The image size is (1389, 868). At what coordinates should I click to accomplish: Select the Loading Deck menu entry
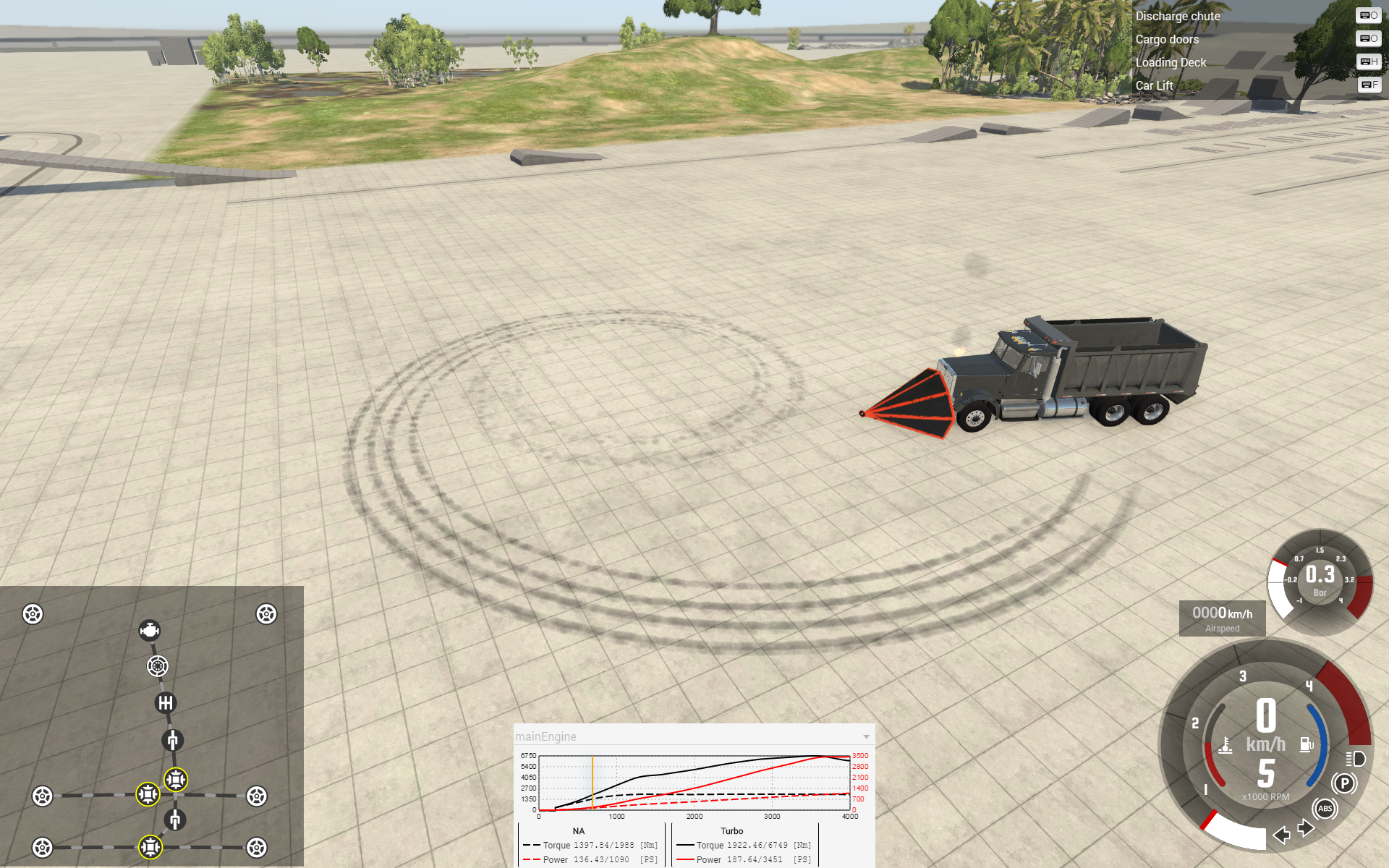pos(1171,63)
